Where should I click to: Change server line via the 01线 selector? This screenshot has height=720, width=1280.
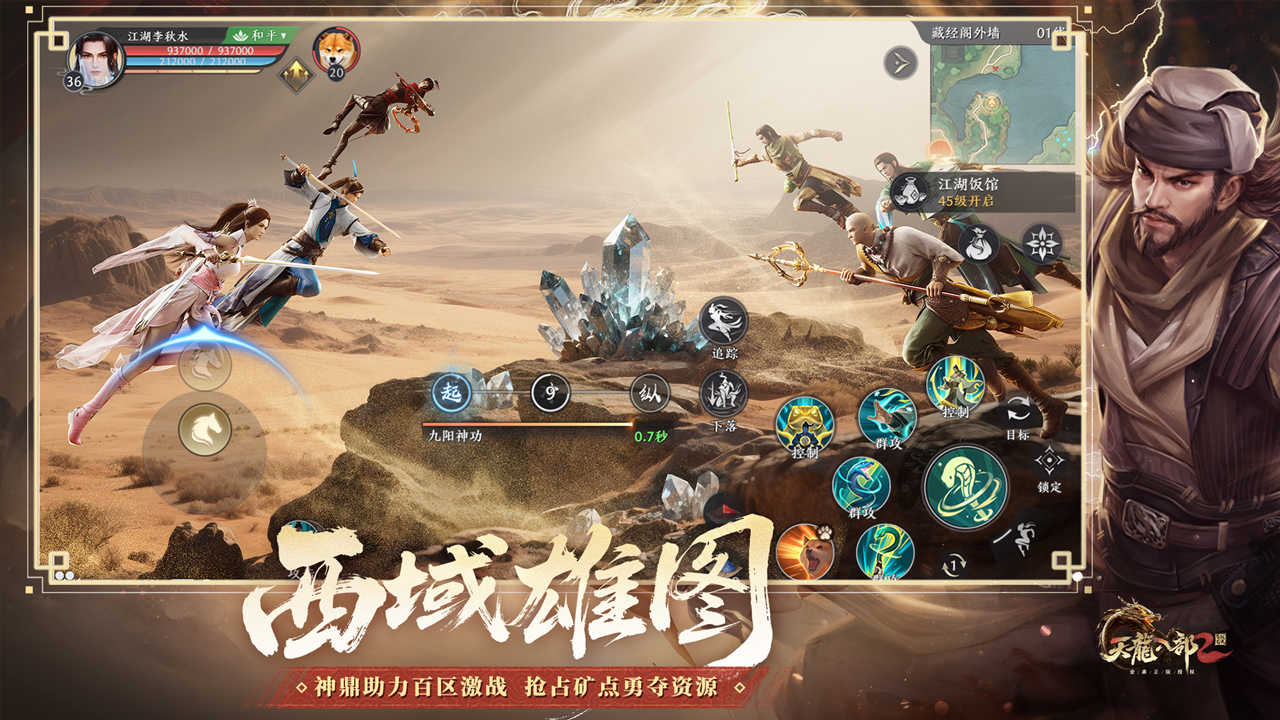tap(1048, 32)
